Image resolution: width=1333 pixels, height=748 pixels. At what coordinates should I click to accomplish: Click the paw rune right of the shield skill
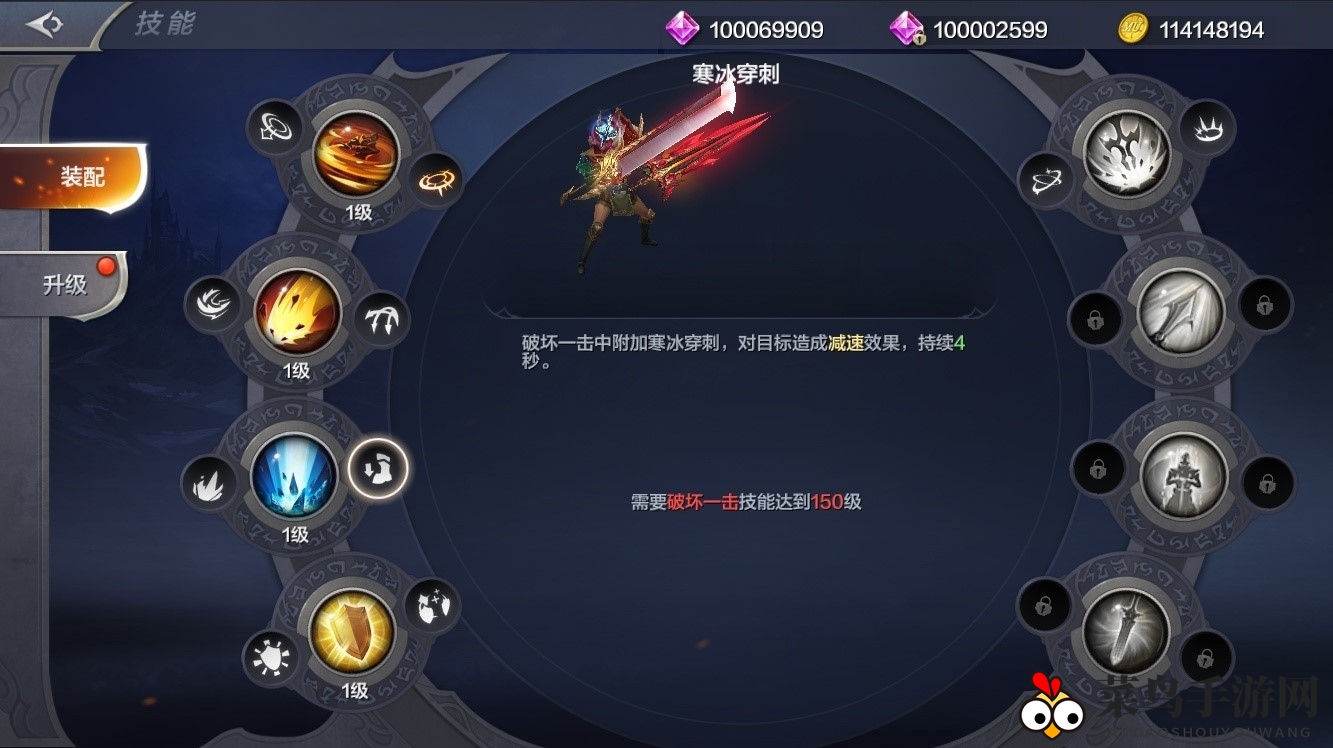pyautogui.click(x=434, y=606)
